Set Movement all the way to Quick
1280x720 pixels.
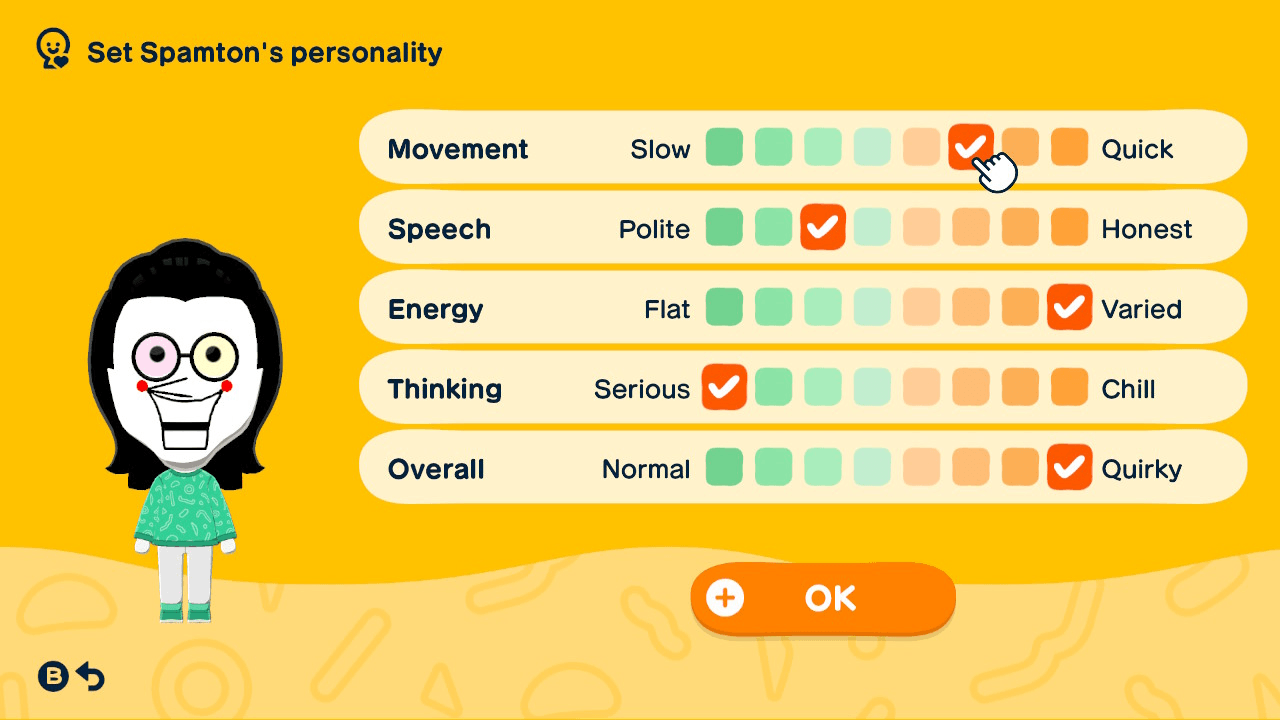coord(1069,147)
